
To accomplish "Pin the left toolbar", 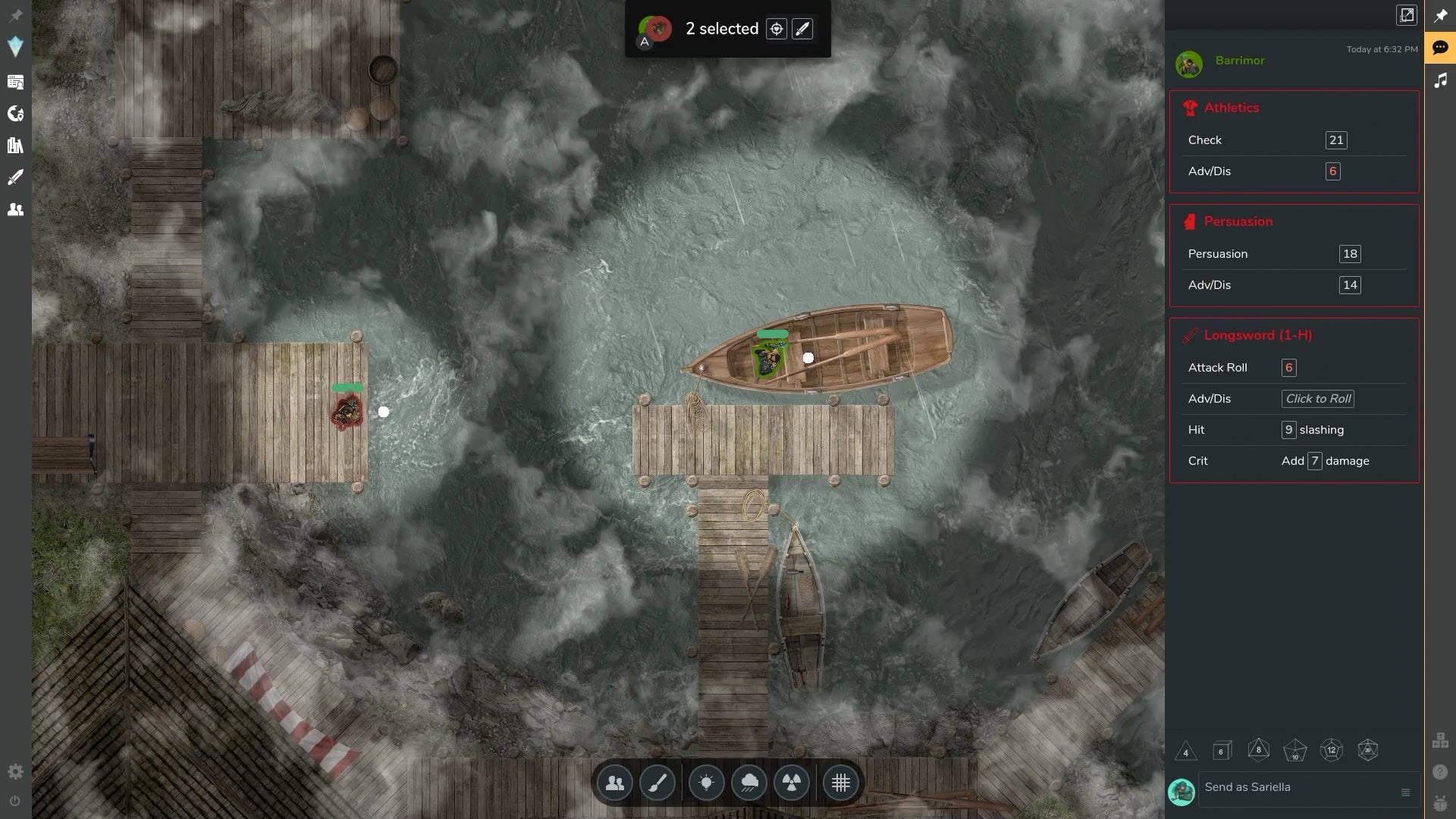I will (x=16, y=14).
